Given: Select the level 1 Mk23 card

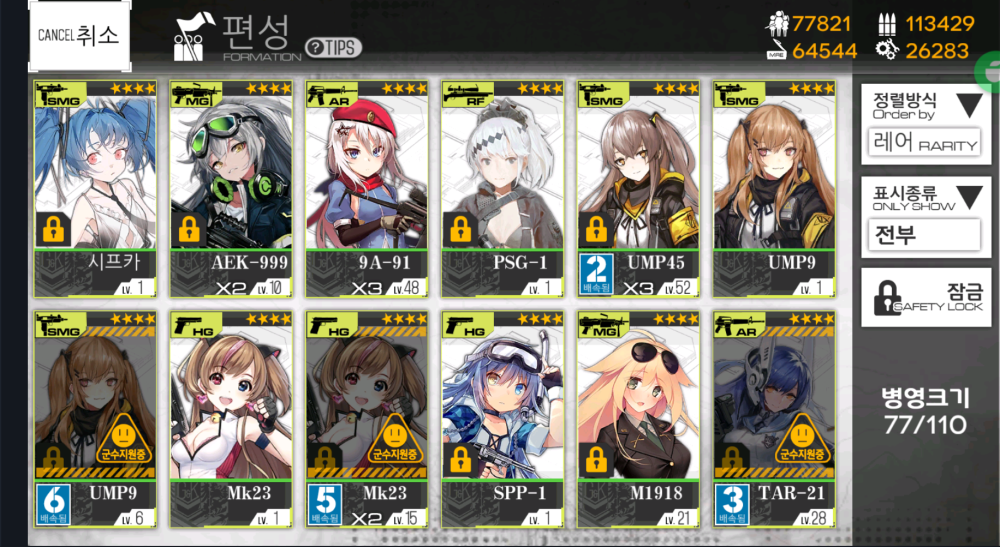Looking at the screenshot, I should click(231, 420).
